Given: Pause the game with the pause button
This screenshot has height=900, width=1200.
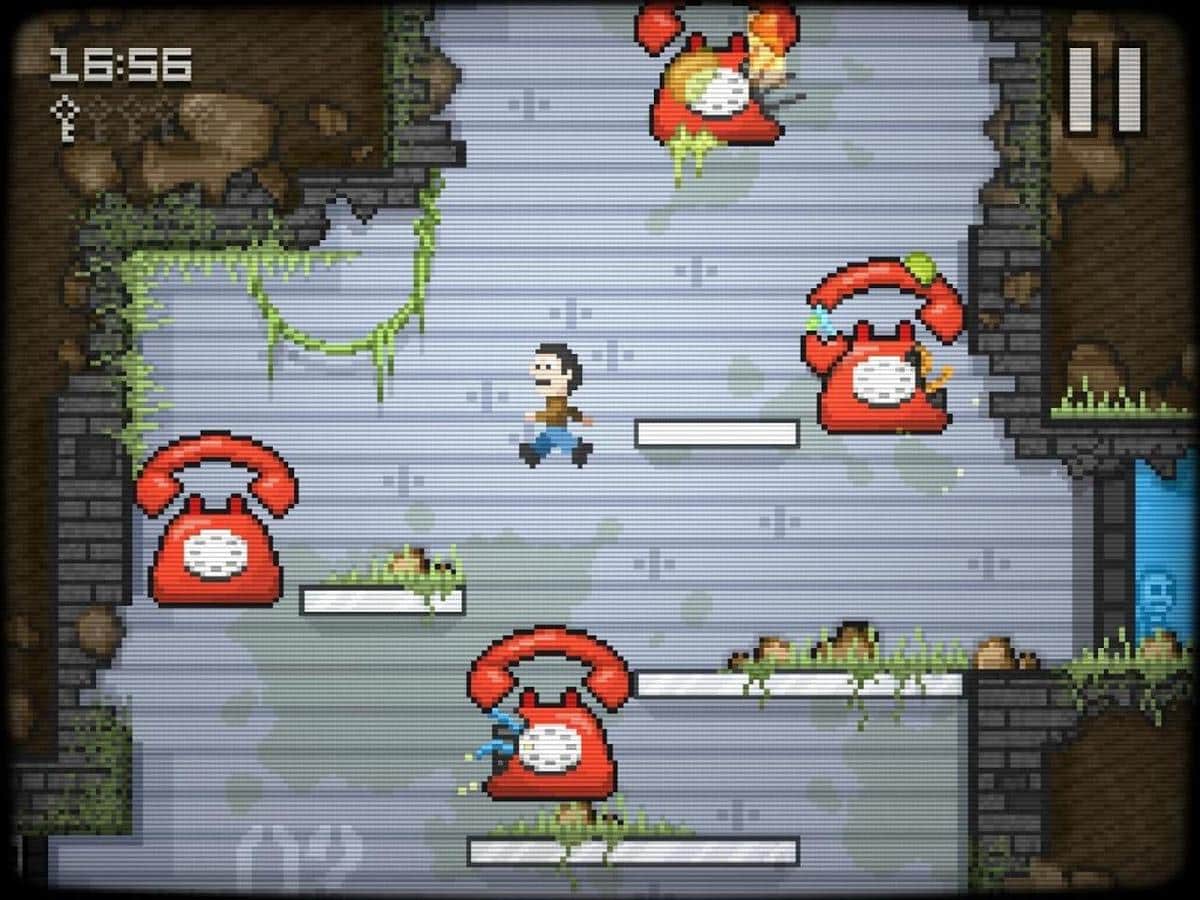Looking at the screenshot, I should click(x=1104, y=89).
